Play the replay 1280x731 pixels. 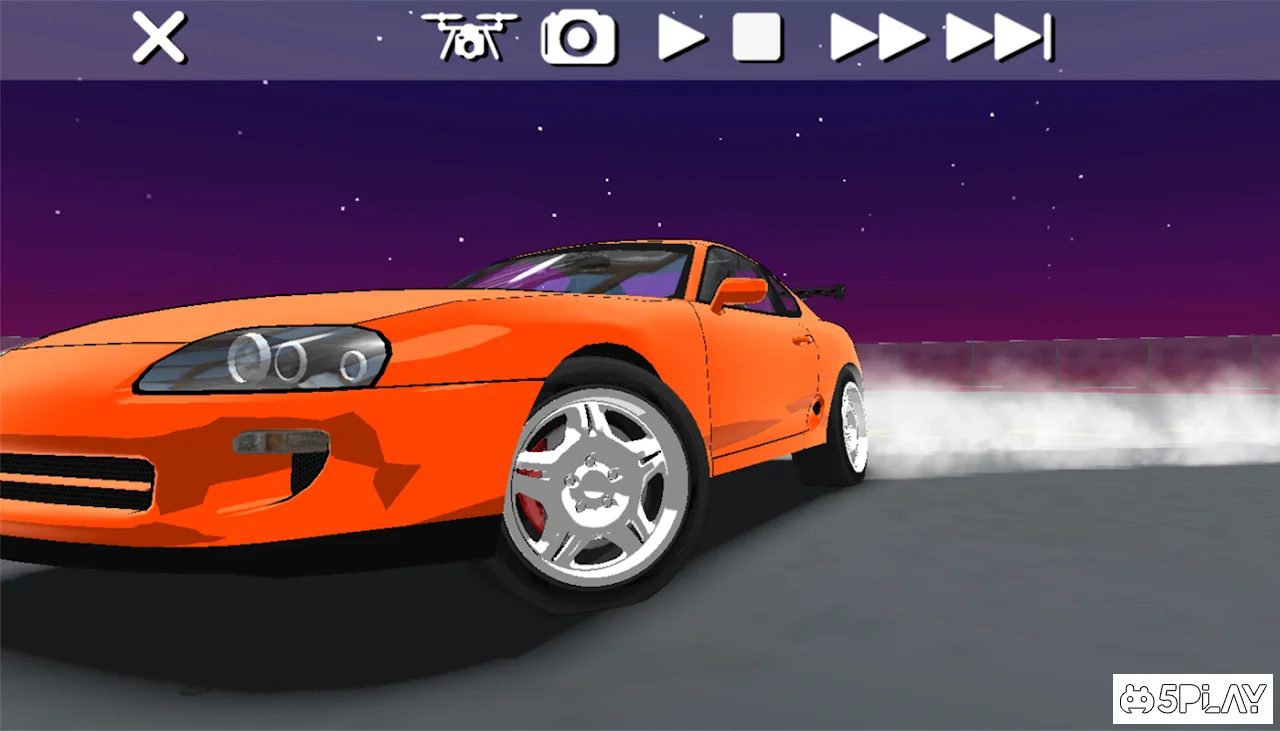click(681, 39)
